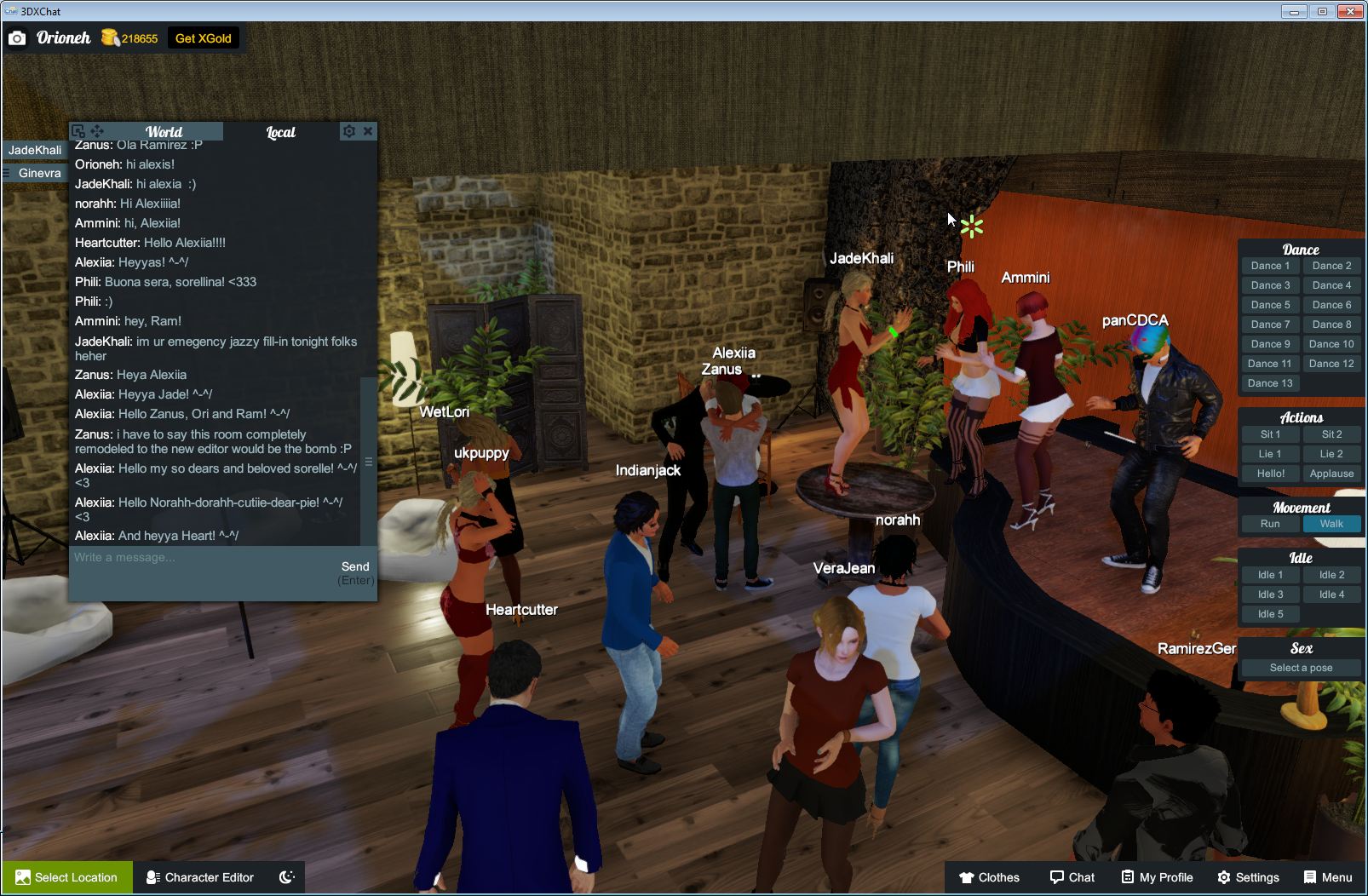Image resolution: width=1368 pixels, height=896 pixels.
Task: Open the Clothes panel
Action: (x=991, y=877)
